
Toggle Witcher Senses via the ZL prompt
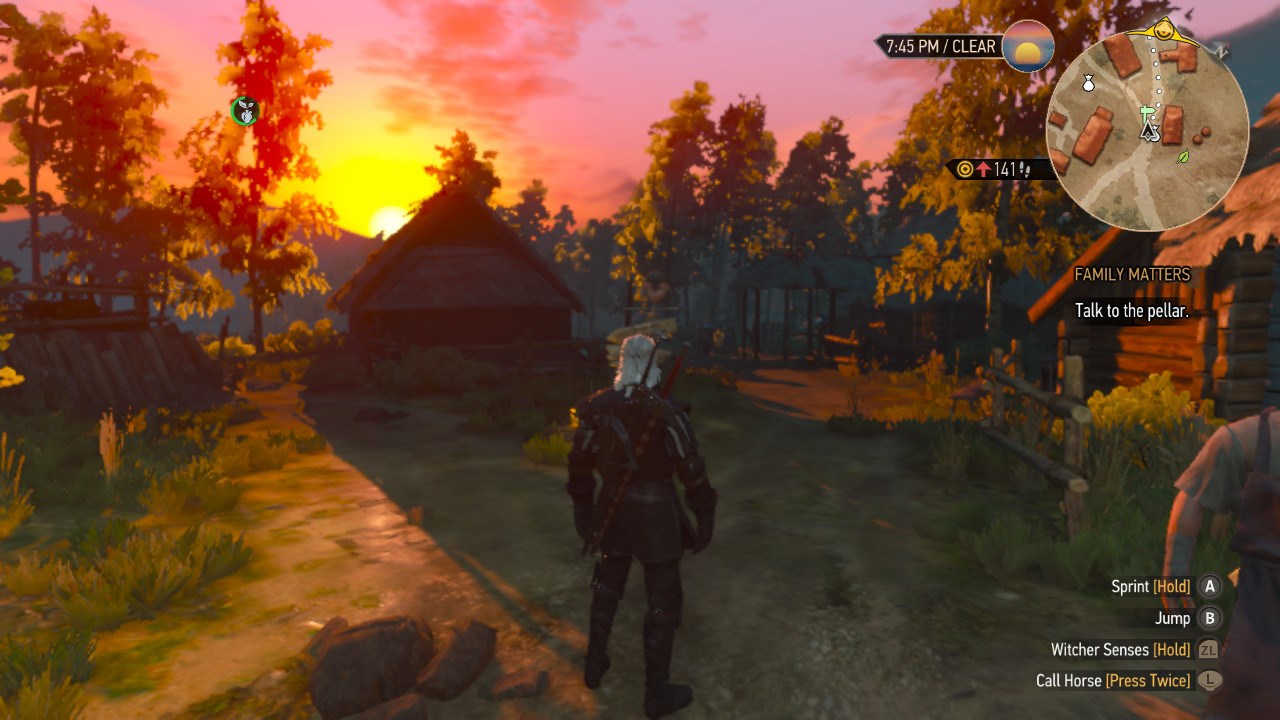pyautogui.click(x=1208, y=649)
